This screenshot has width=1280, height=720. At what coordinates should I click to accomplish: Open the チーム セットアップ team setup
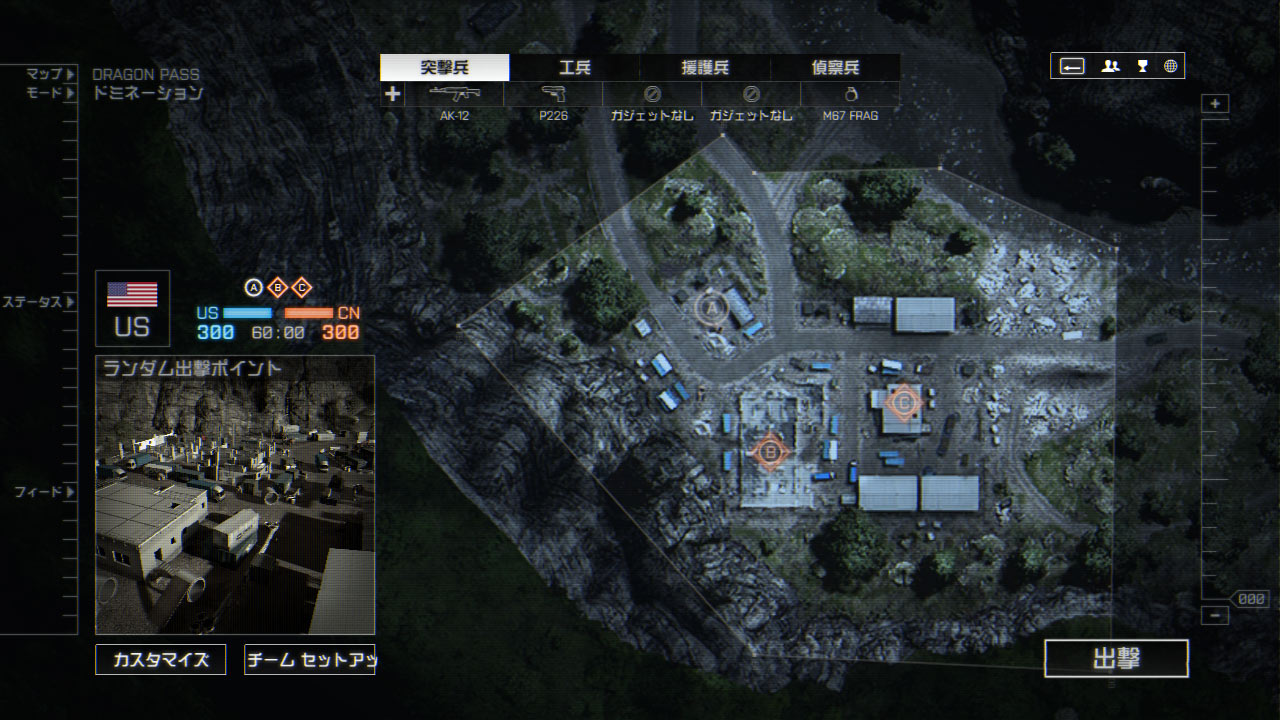pyautogui.click(x=309, y=660)
